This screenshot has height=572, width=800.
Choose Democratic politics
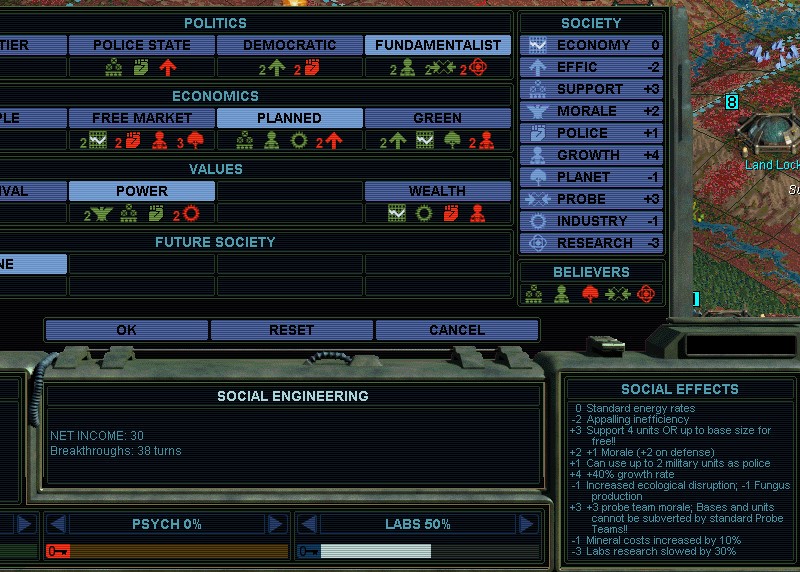289,45
